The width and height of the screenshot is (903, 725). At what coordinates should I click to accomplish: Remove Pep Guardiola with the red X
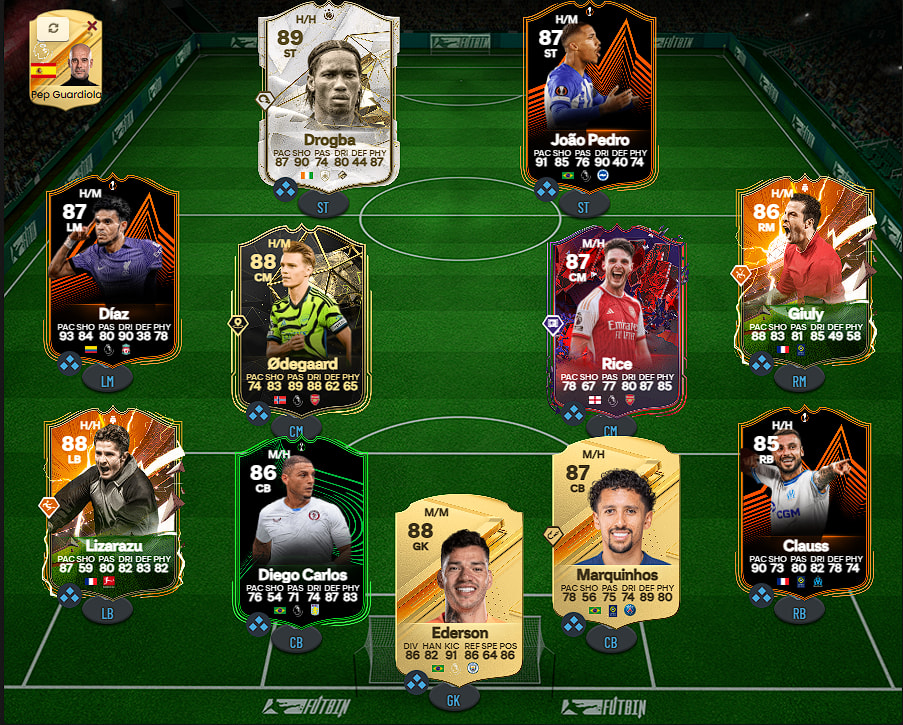click(x=93, y=25)
